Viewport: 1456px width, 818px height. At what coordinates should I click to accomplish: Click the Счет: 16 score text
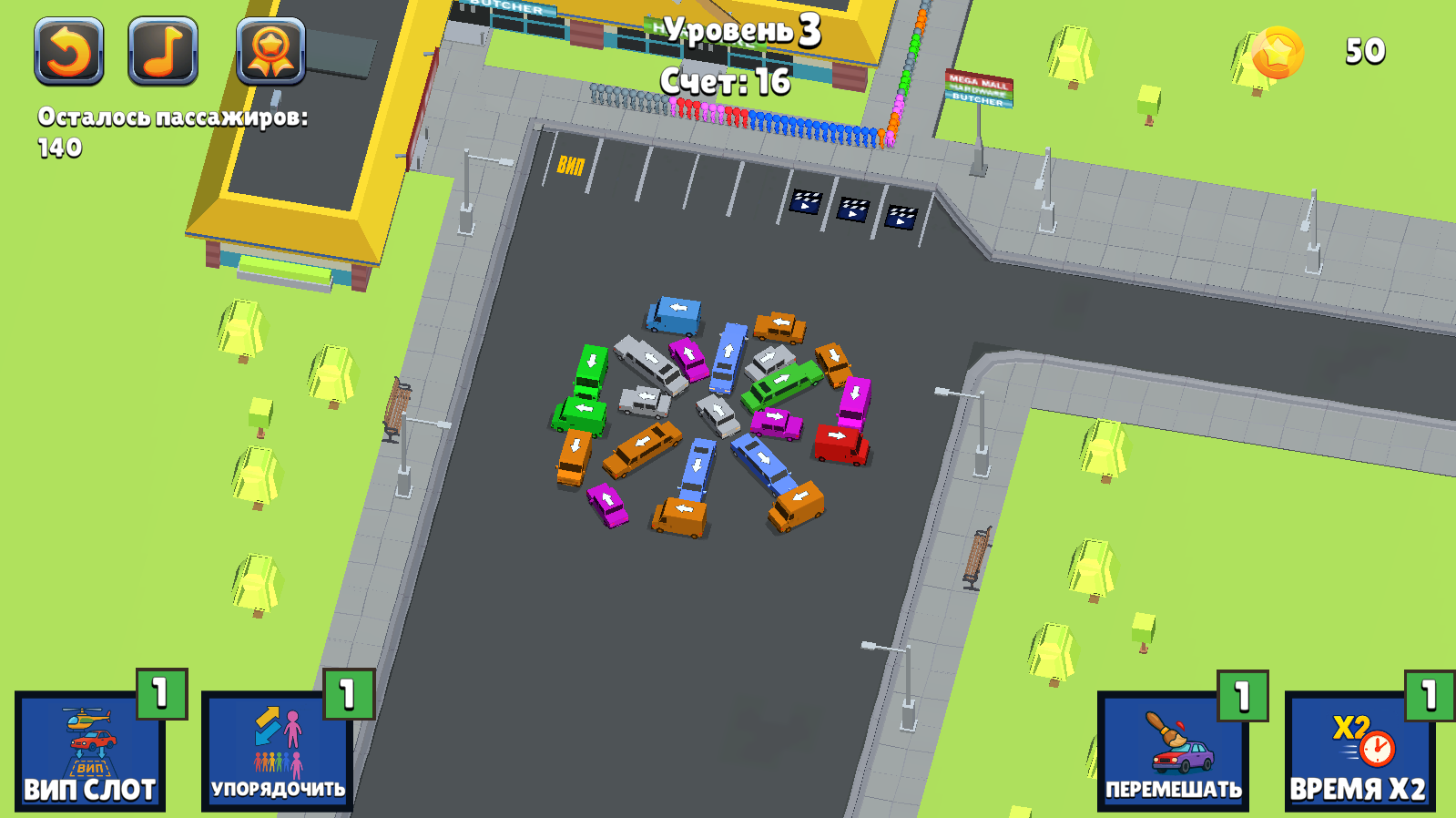pyautogui.click(x=726, y=84)
